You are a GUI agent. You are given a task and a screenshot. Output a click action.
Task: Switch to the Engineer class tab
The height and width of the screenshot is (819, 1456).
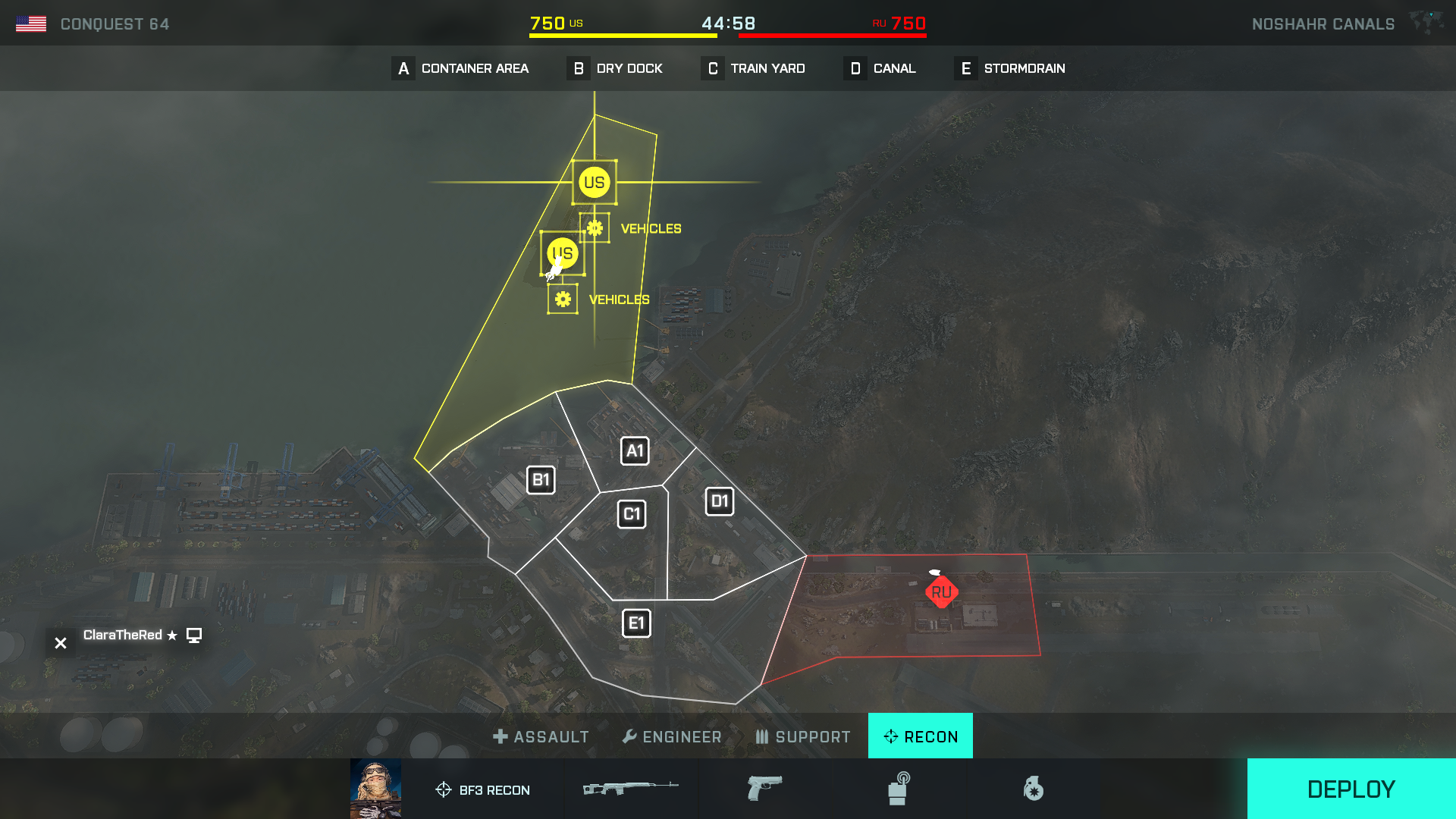(x=672, y=736)
